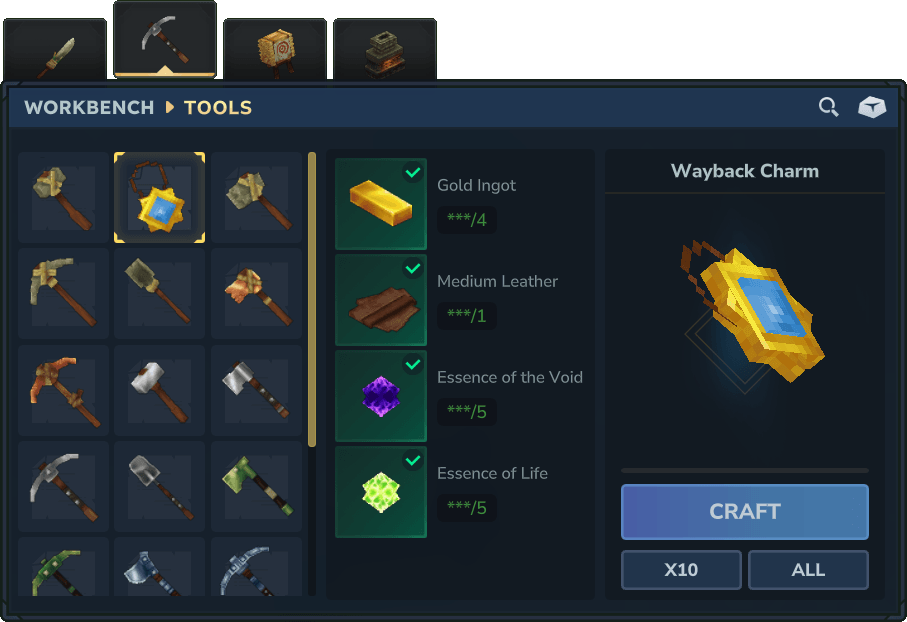This screenshot has height=622, width=907.
Task: Choose the copper pickaxe recipe
Action: click(x=63, y=390)
